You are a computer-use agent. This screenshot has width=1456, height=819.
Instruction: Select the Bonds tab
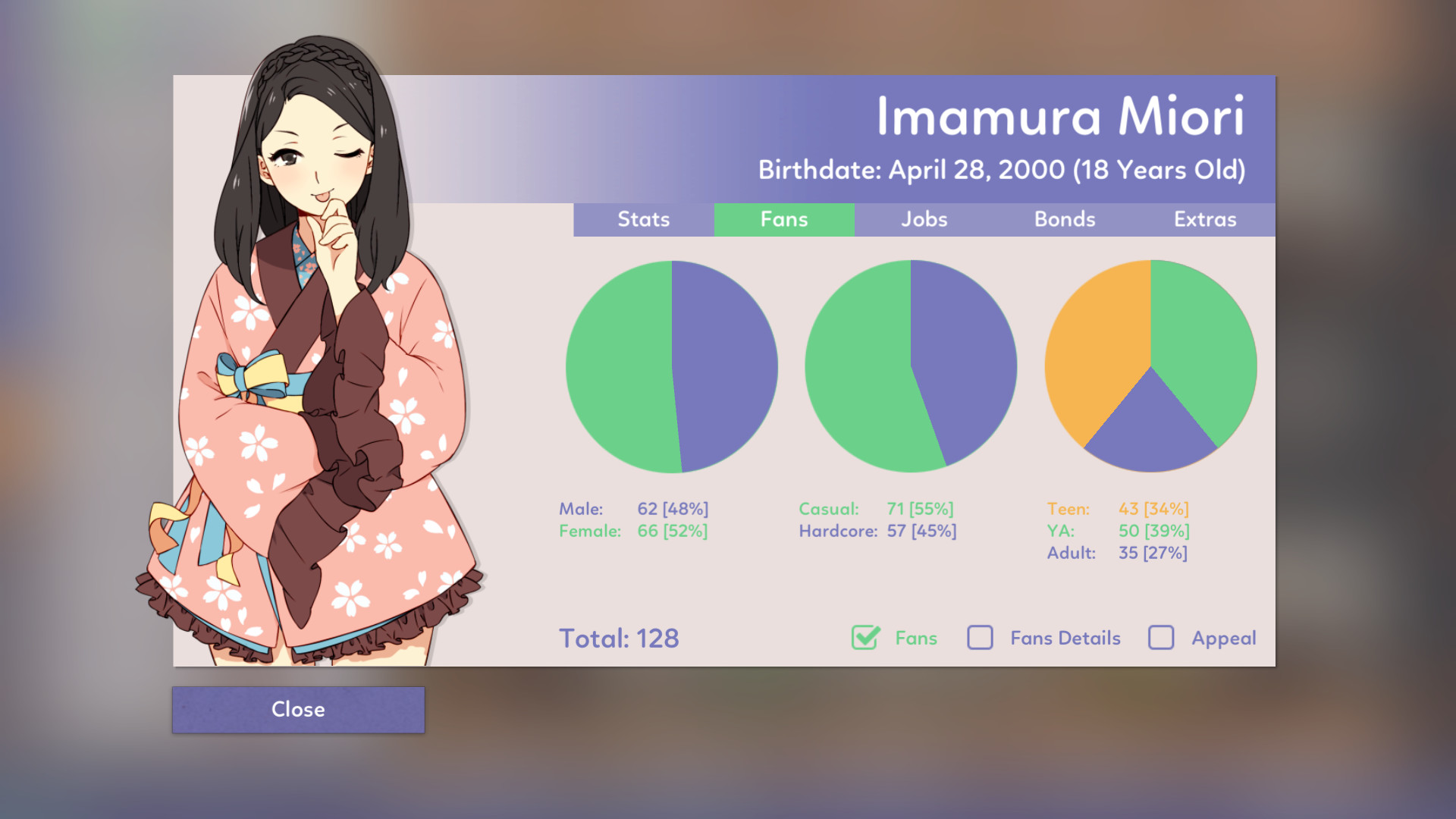click(1065, 219)
